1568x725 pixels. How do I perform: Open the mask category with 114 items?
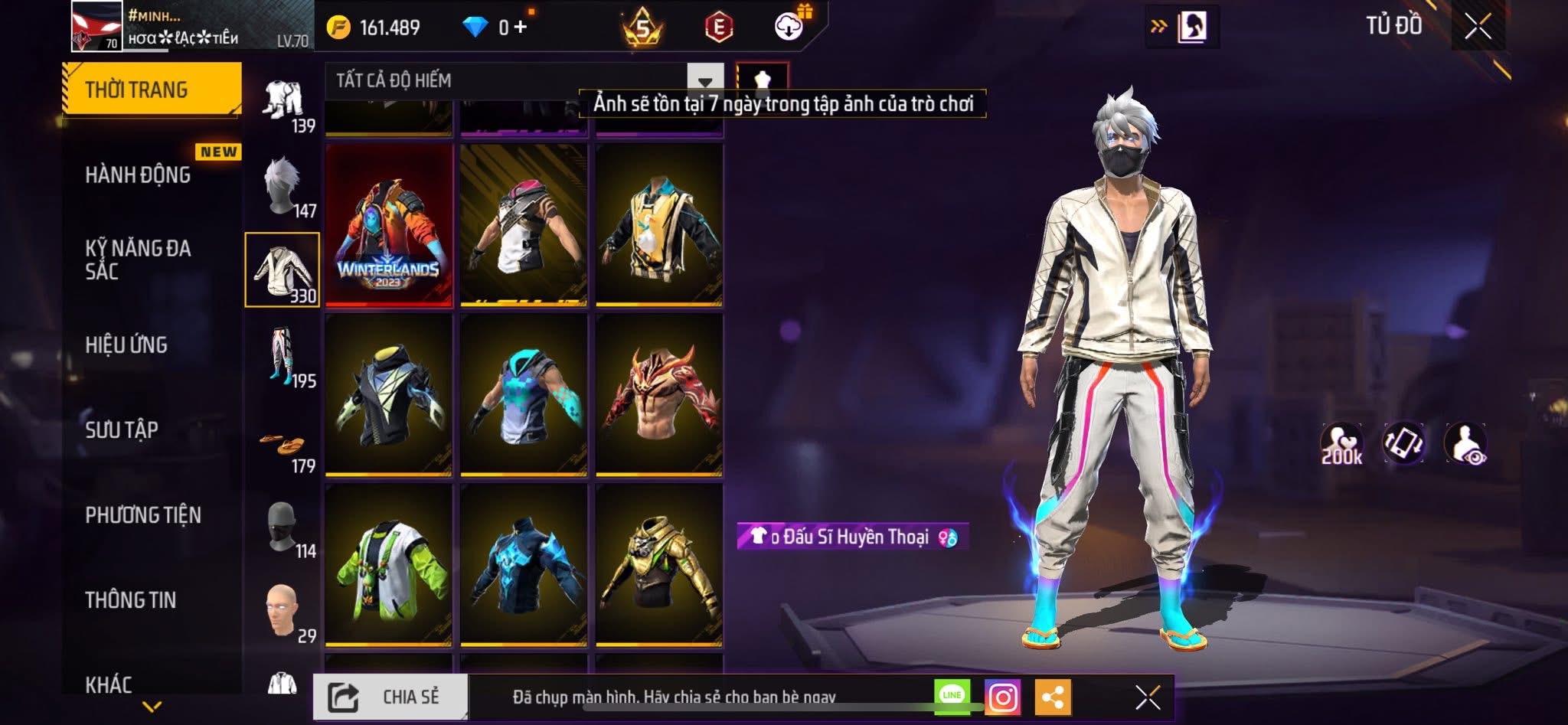(283, 528)
